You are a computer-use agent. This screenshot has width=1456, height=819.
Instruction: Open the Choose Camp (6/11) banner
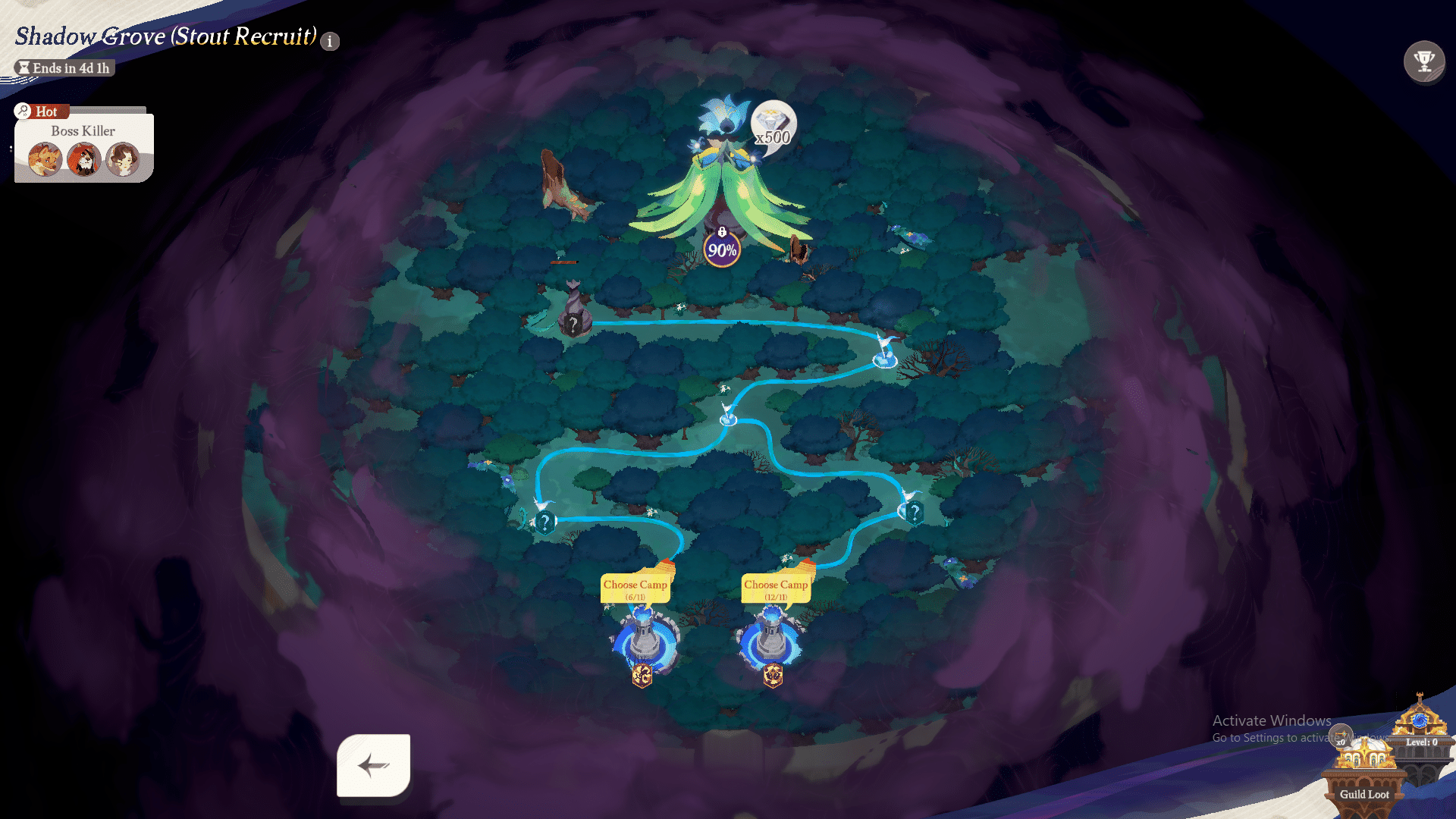635,588
